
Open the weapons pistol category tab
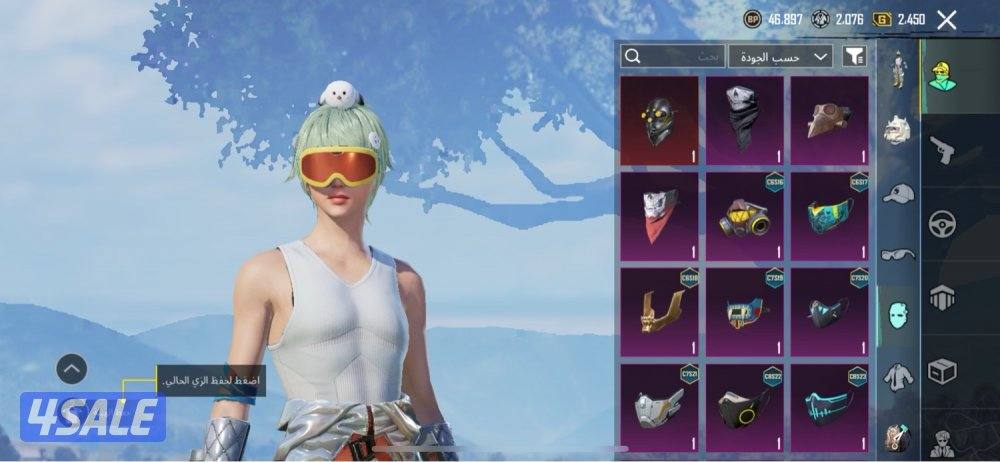(x=942, y=151)
